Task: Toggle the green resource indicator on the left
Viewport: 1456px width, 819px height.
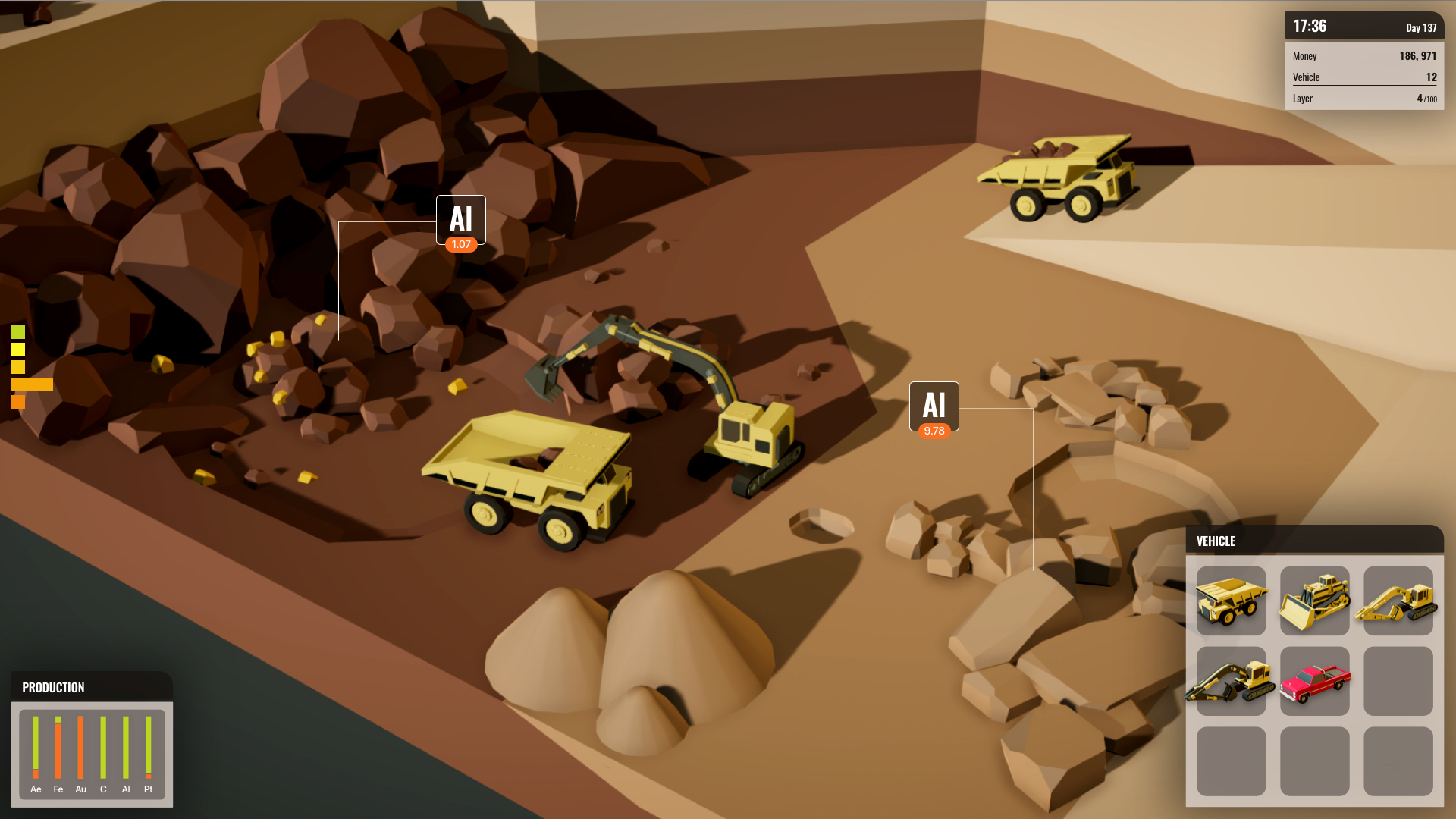Action: coord(17,332)
